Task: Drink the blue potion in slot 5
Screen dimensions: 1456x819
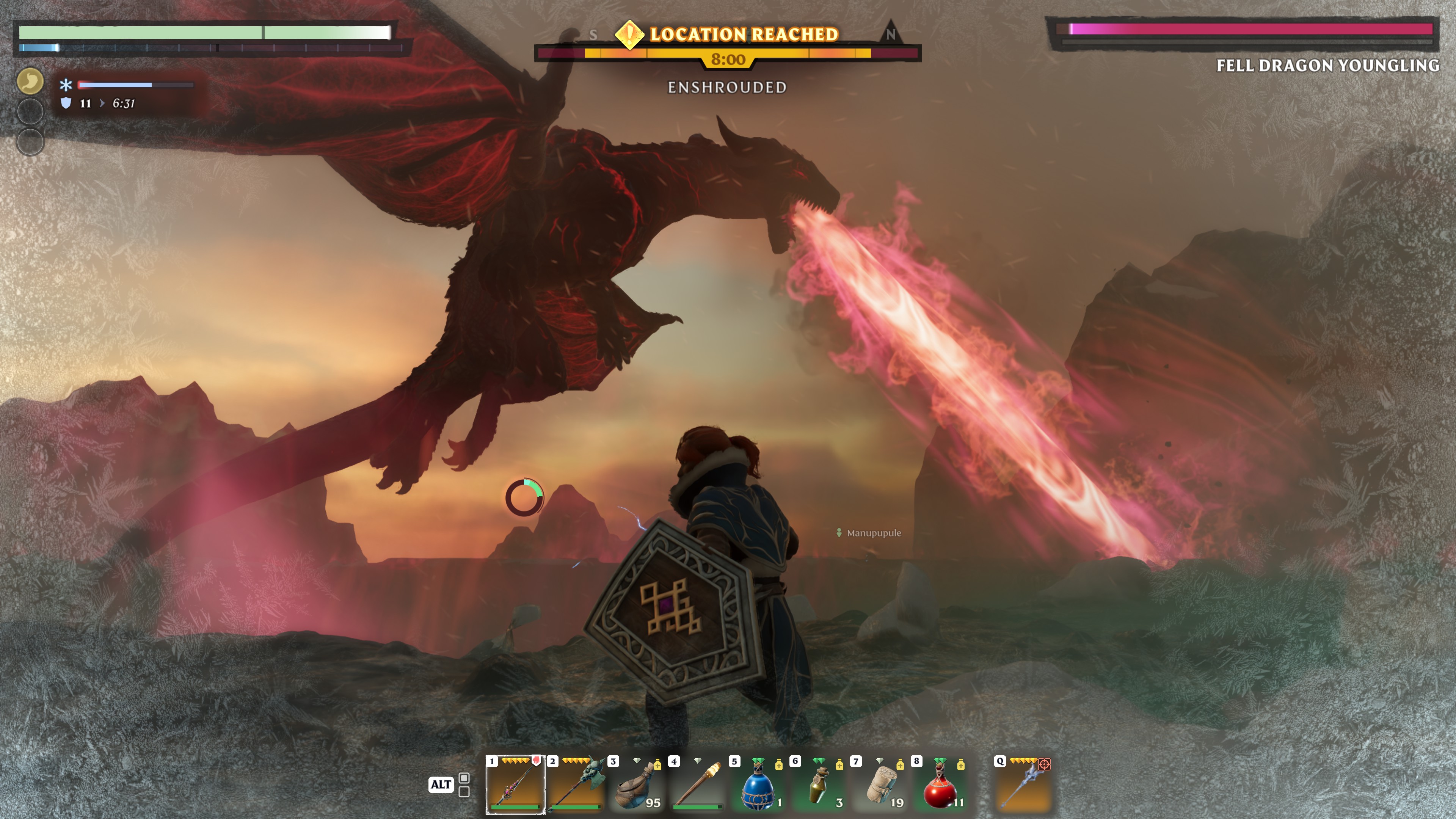Action: click(758, 785)
